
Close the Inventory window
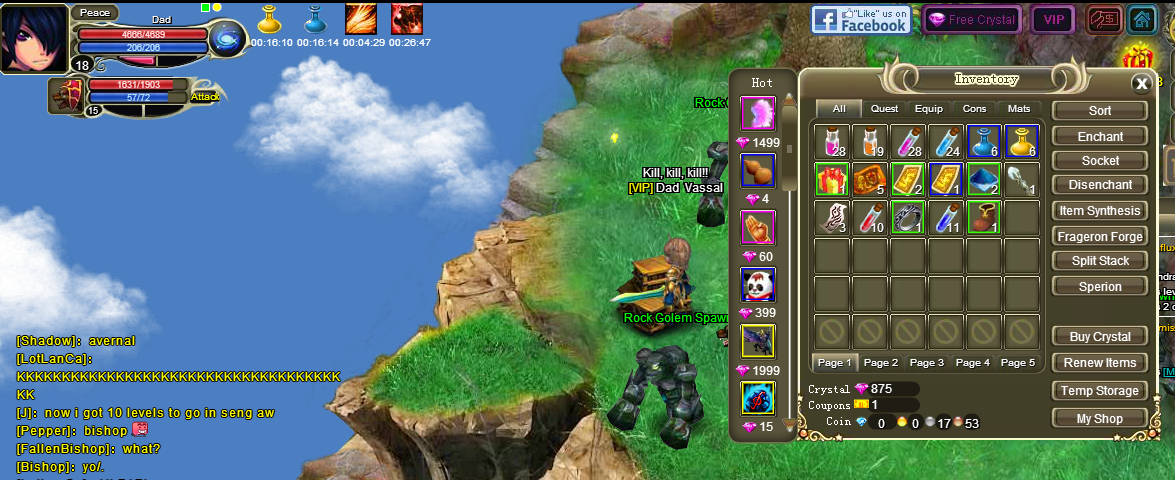[x=1140, y=84]
